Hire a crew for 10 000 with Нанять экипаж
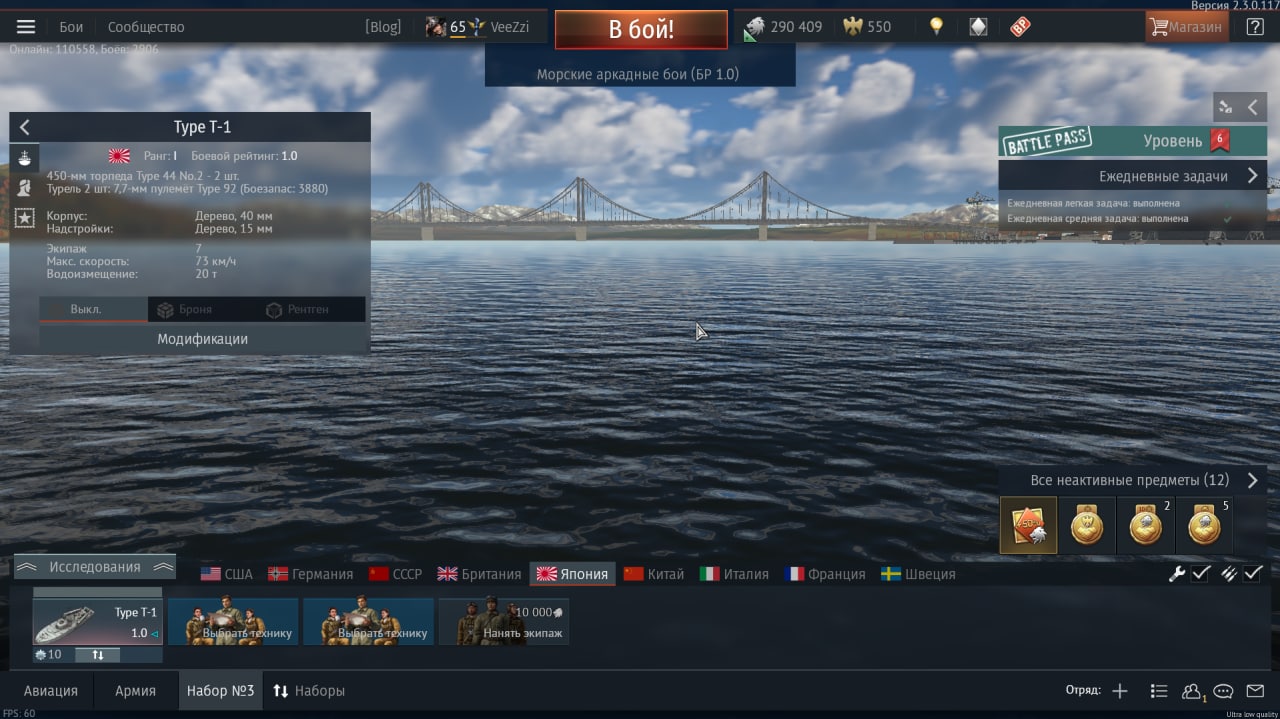The height and width of the screenshot is (719, 1280). (504, 622)
